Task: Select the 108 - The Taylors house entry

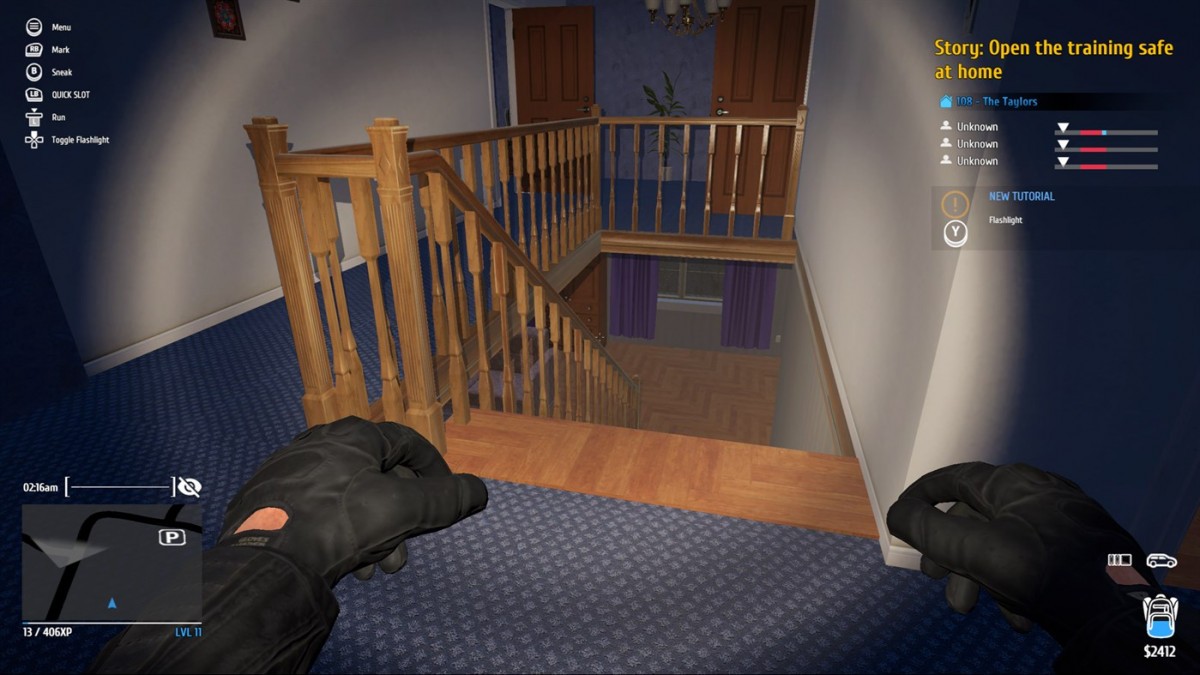Action: click(996, 102)
